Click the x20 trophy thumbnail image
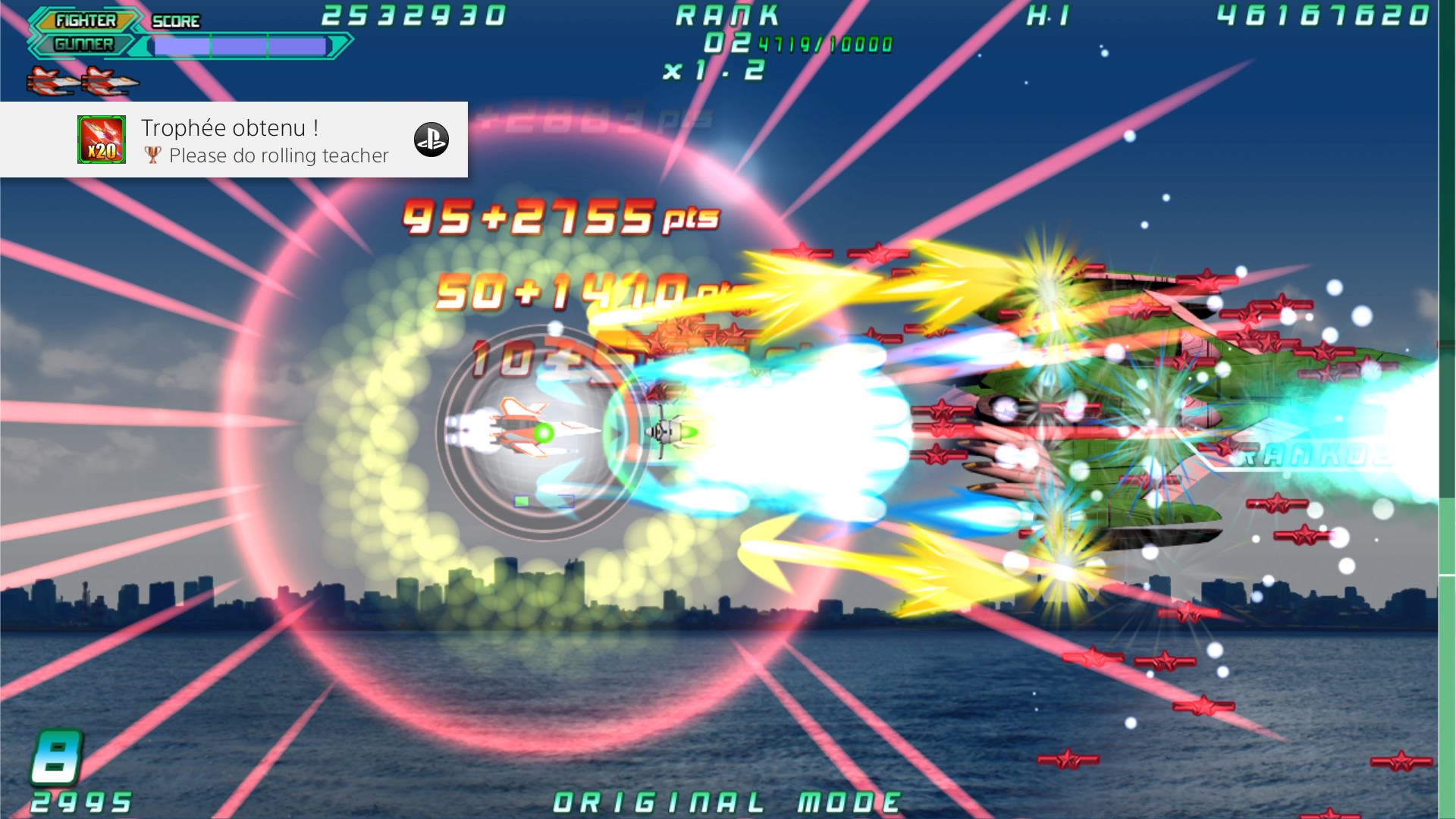 point(102,140)
